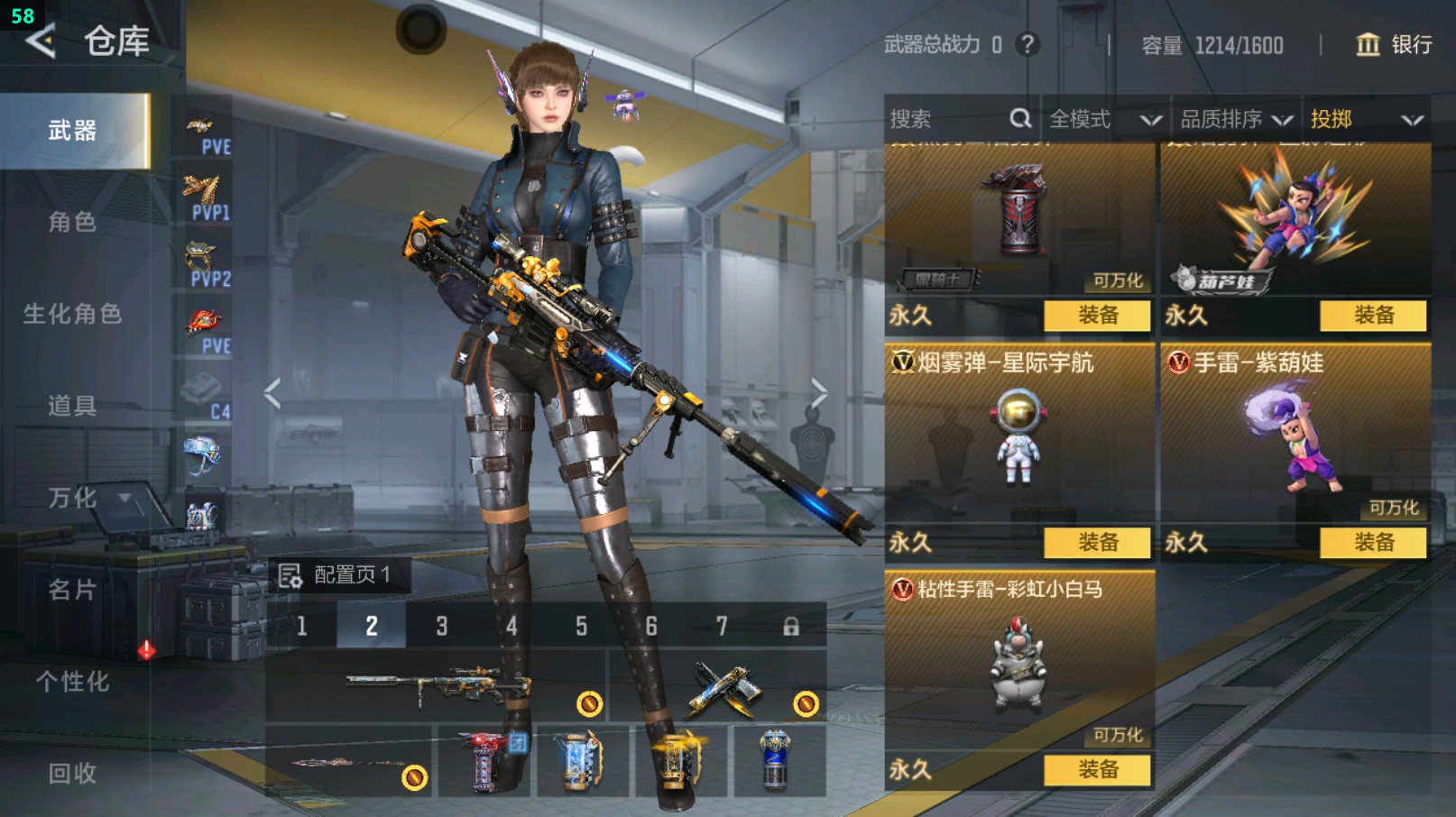Open the 银行 bank

(1395, 44)
